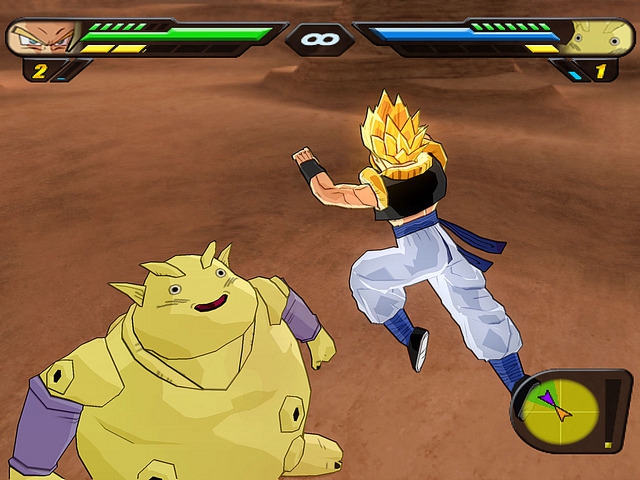Open the circular radar minimap

click(558, 408)
